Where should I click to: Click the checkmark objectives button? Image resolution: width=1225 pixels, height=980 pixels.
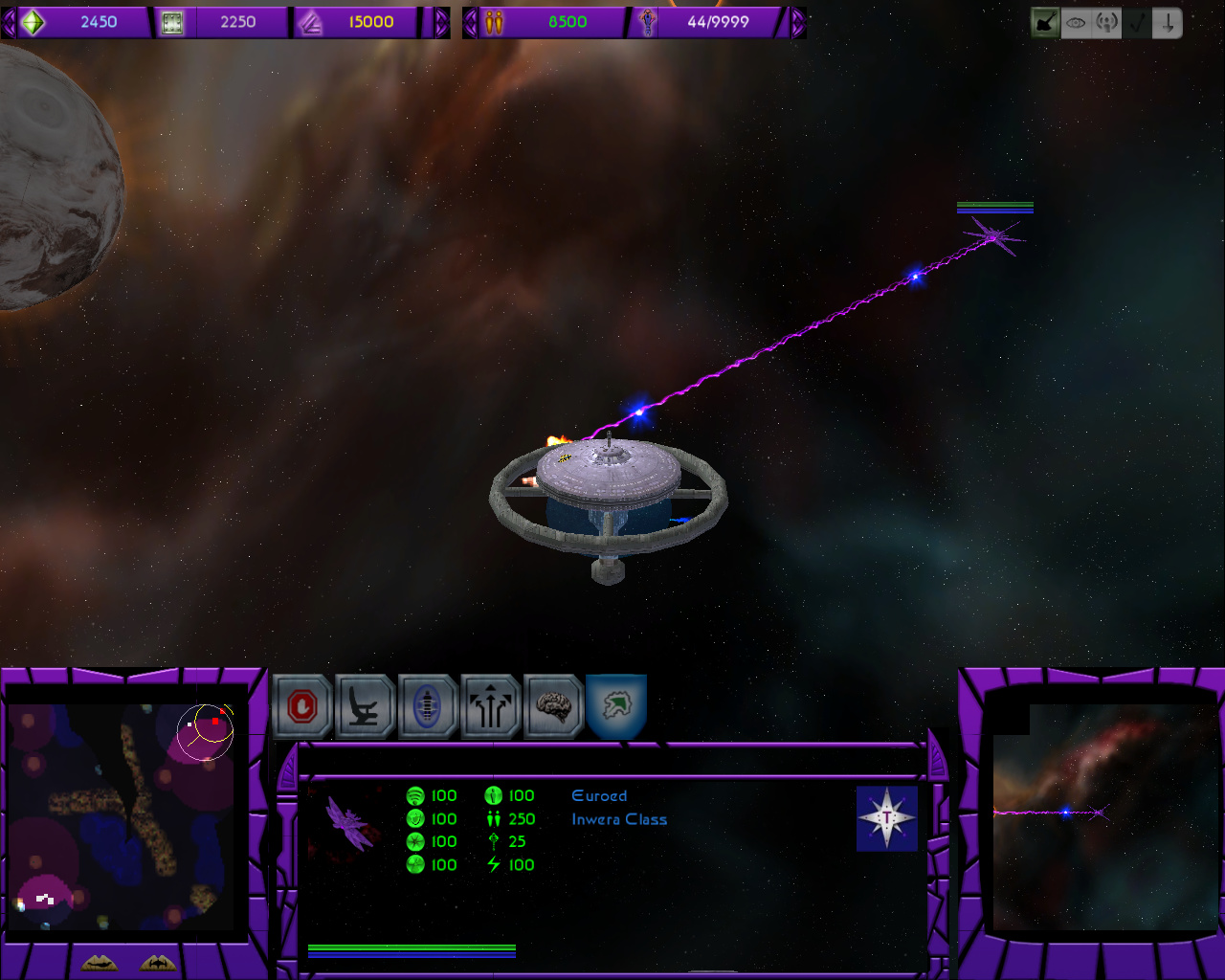(x=1137, y=23)
